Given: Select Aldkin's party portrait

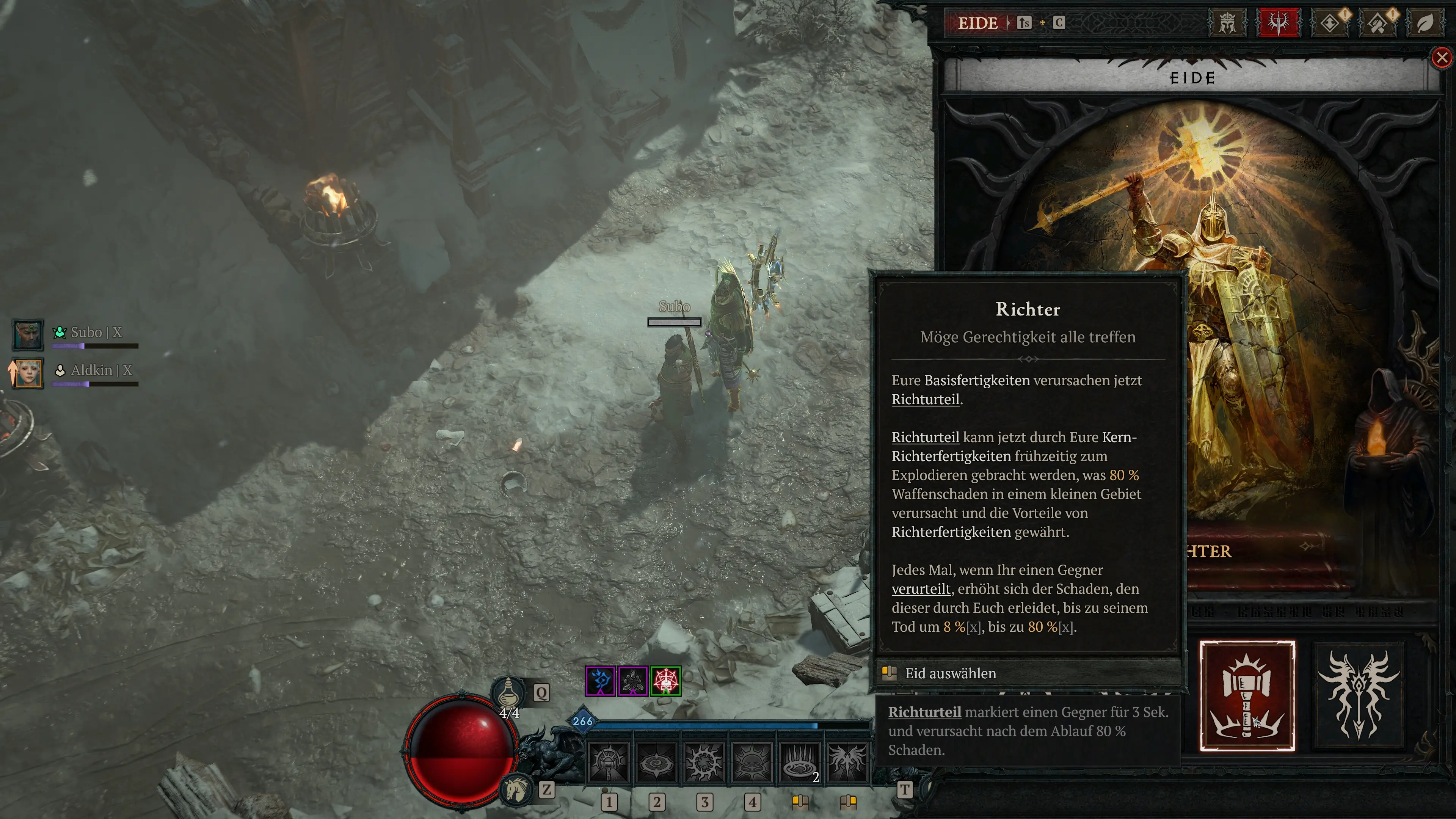Looking at the screenshot, I should pos(28,372).
